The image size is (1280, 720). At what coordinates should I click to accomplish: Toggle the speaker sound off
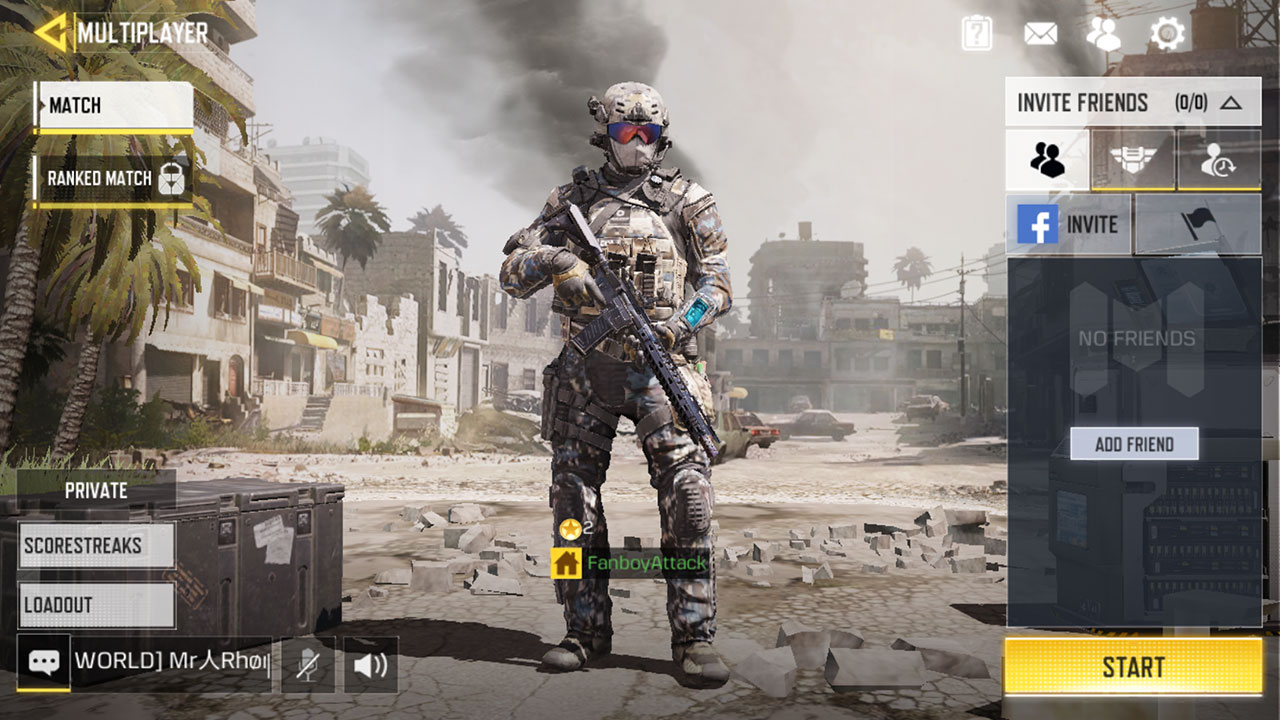371,663
